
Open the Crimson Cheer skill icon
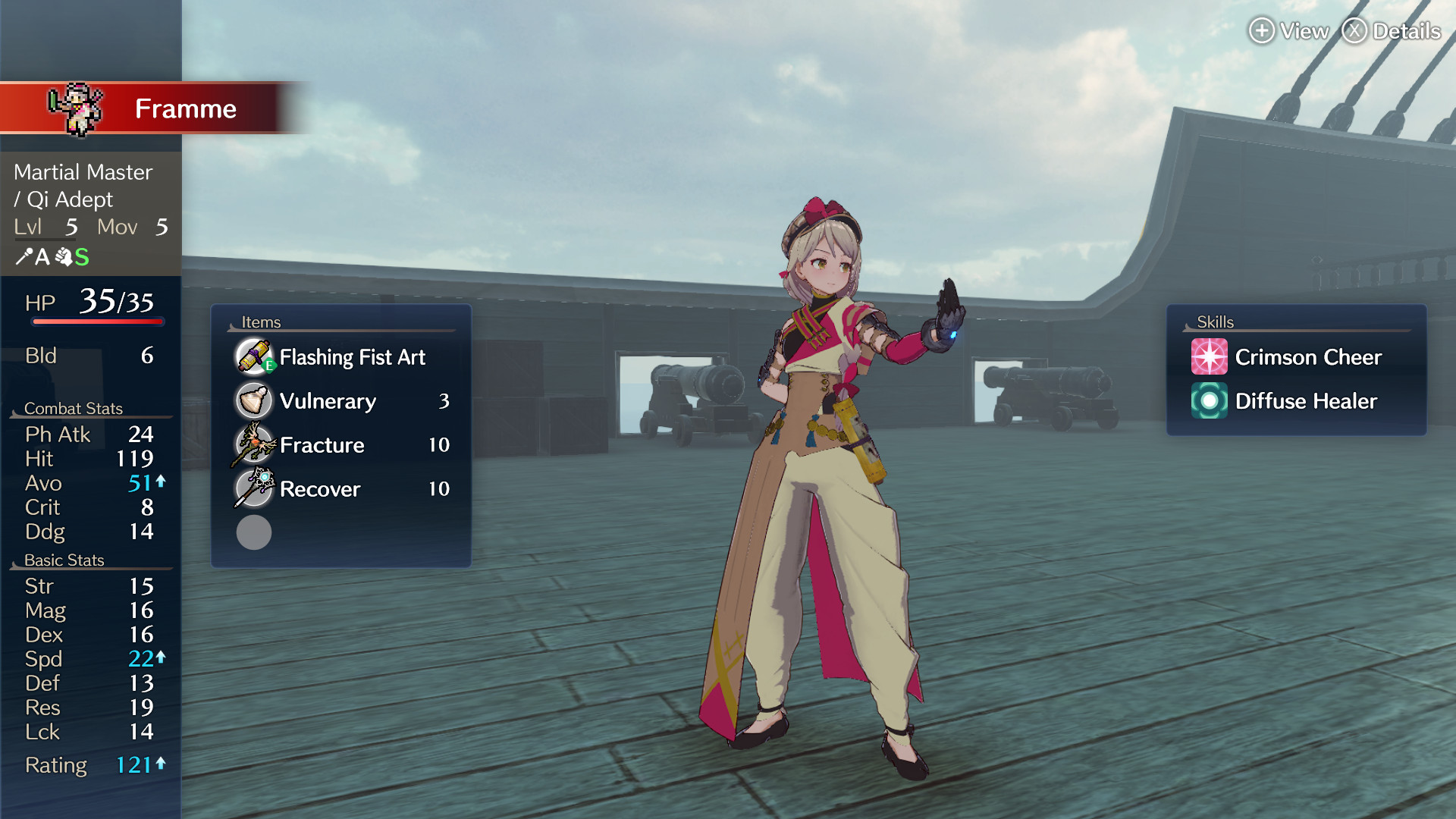pos(1210,356)
